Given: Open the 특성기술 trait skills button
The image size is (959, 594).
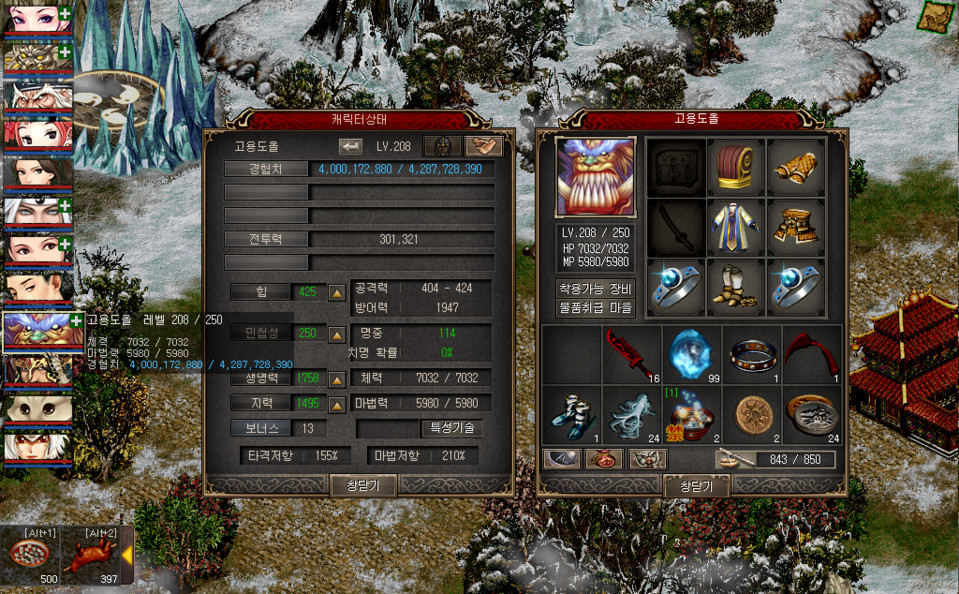Looking at the screenshot, I should click(451, 428).
